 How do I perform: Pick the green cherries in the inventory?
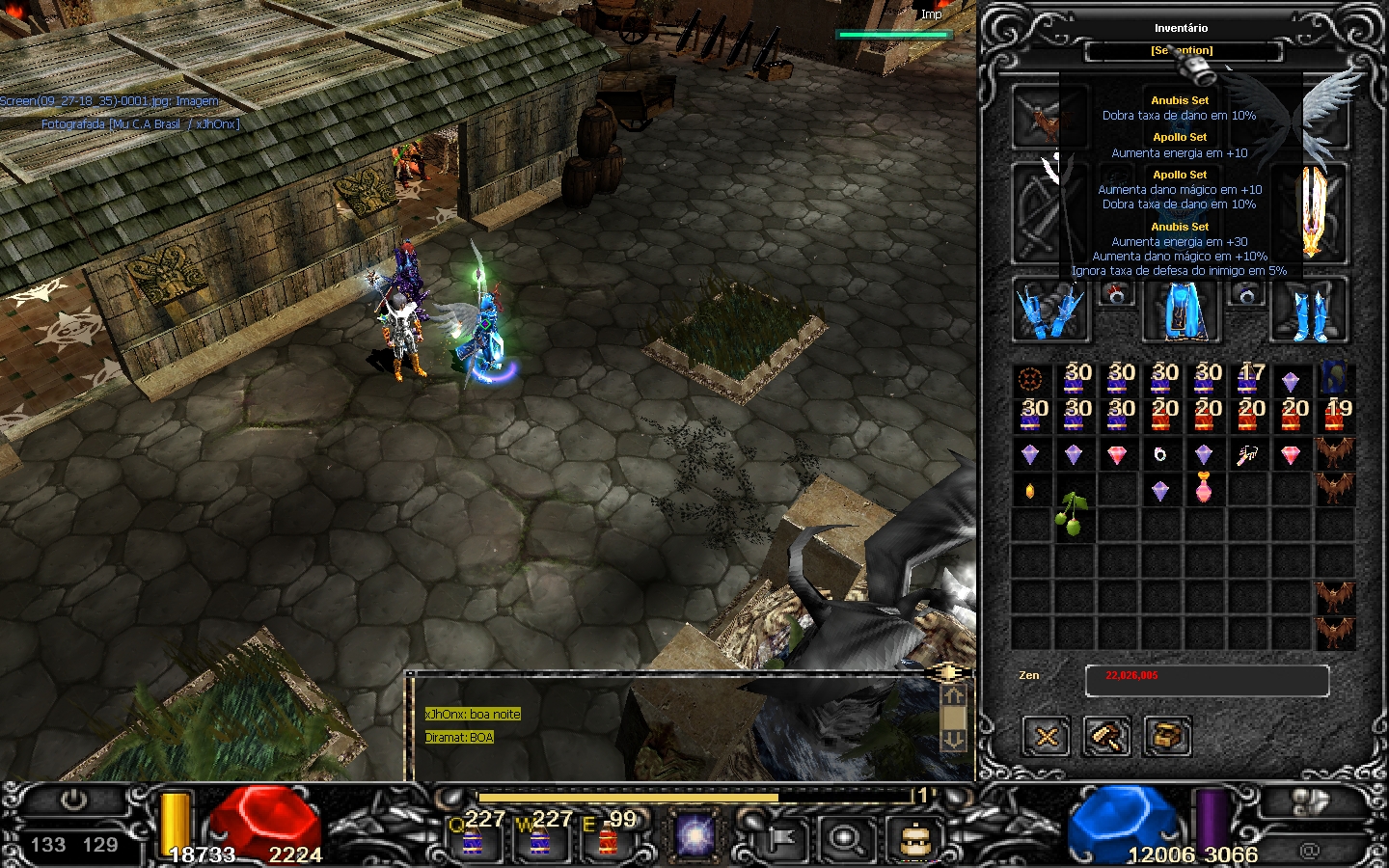coord(1074,512)
